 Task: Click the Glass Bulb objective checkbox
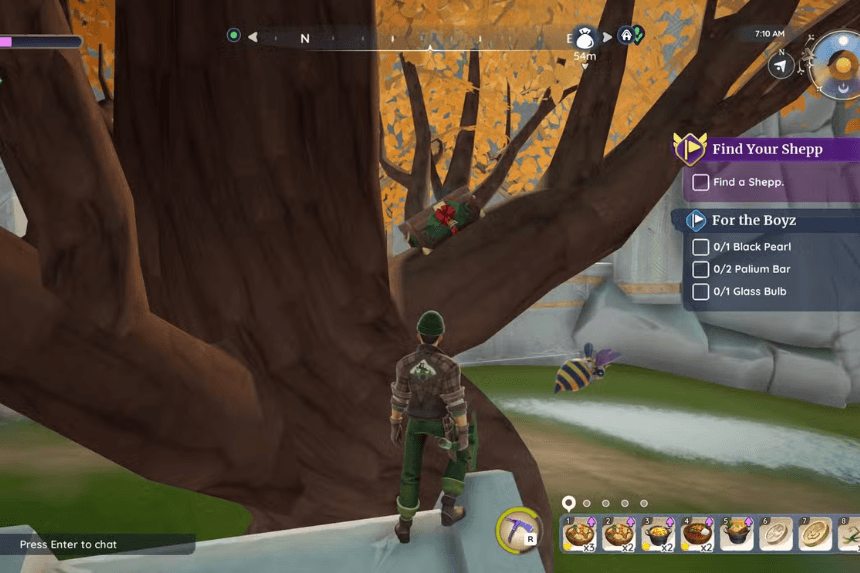click(x=701, y=292)
